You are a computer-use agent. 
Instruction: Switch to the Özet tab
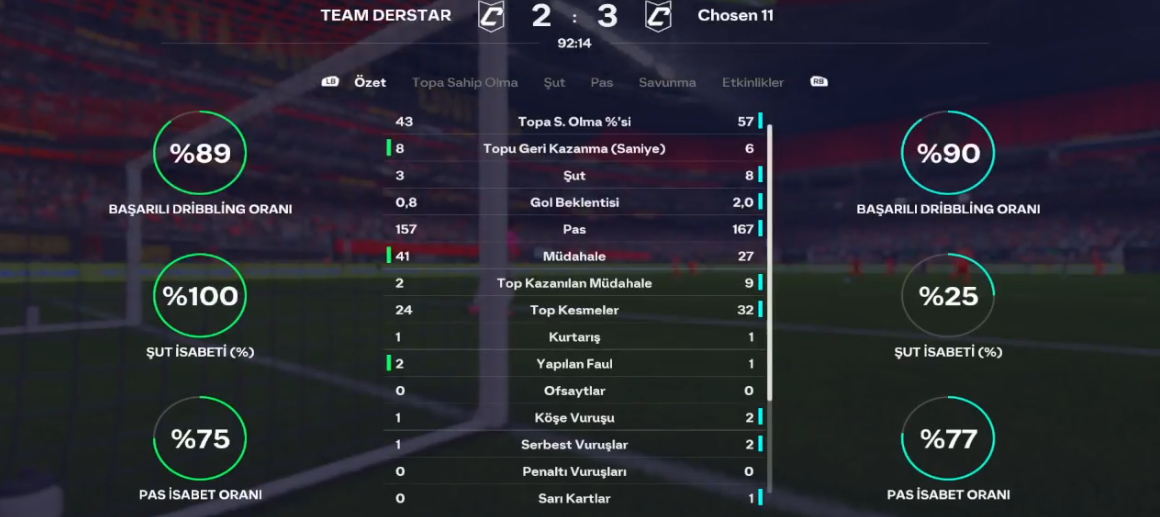tap(370, 83)
